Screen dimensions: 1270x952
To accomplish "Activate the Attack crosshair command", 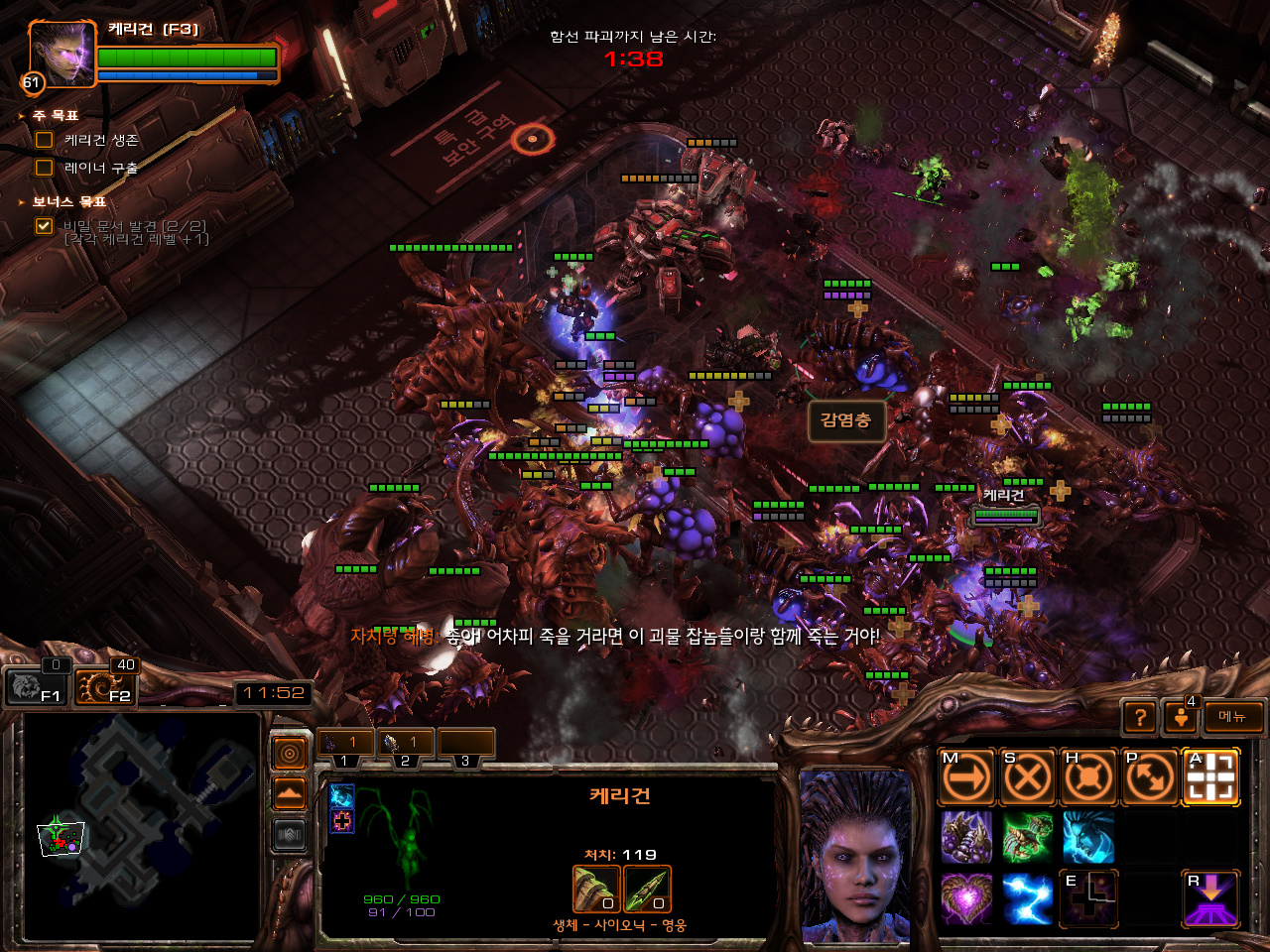I will (1210, 777).
